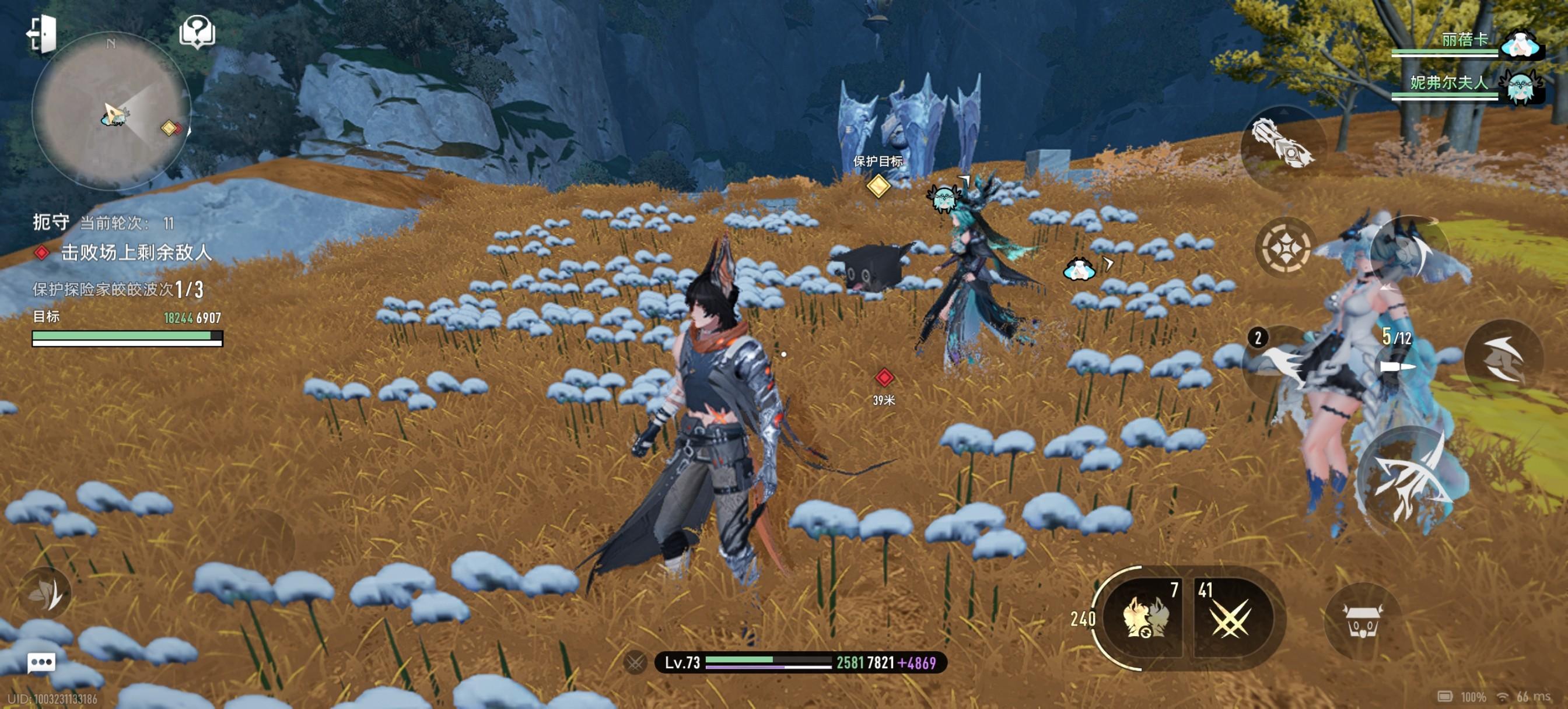Switch to the melee weapon icon
This screenshot has height=709, width=1568.
1282,142
